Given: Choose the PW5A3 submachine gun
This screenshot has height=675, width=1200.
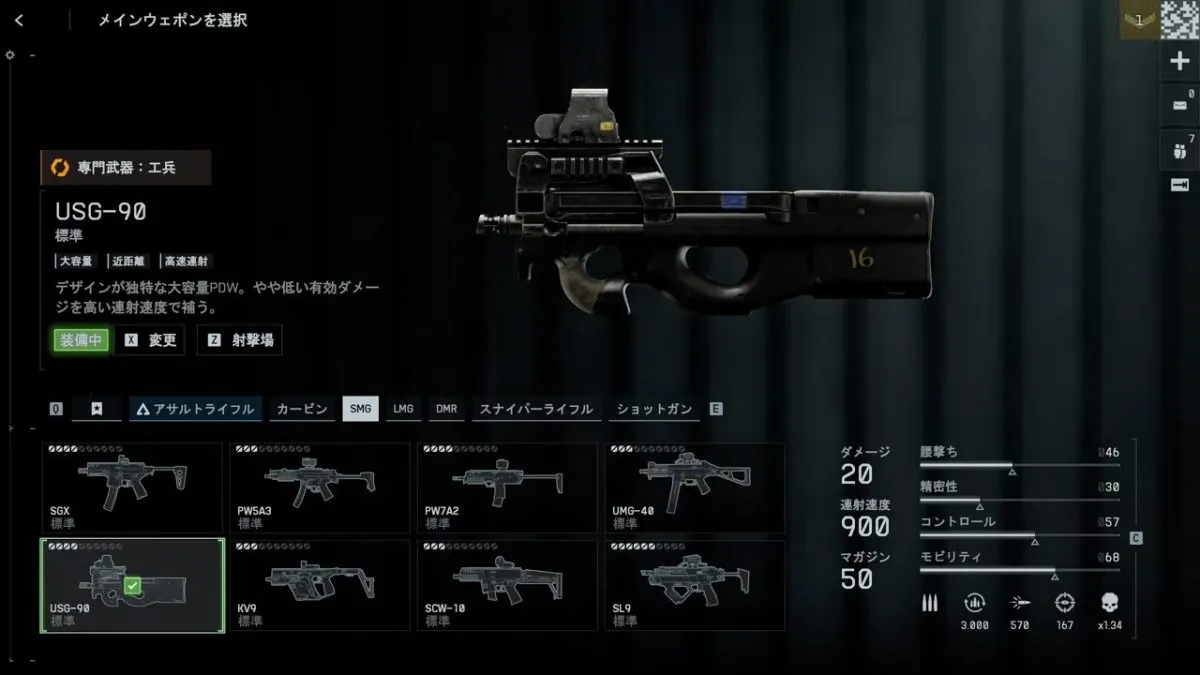Looking at the screenshot, I should pos(319,488).
